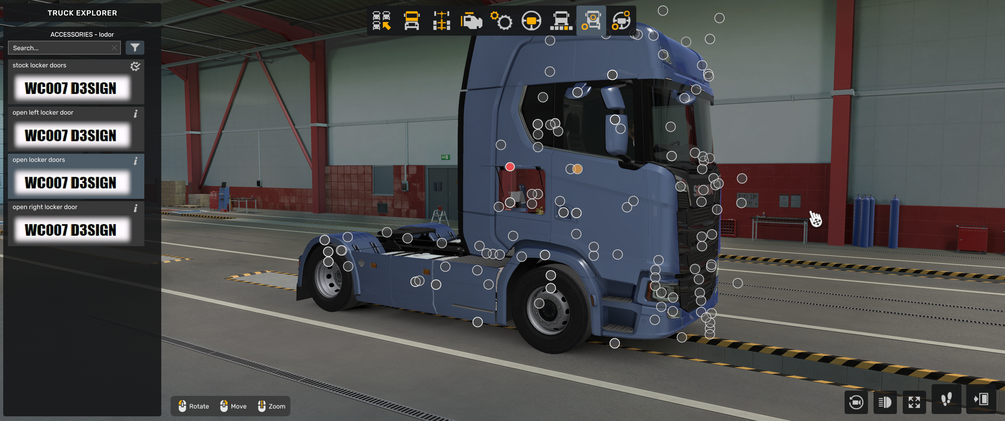Reset the camera view

click(x=856, y=402)
